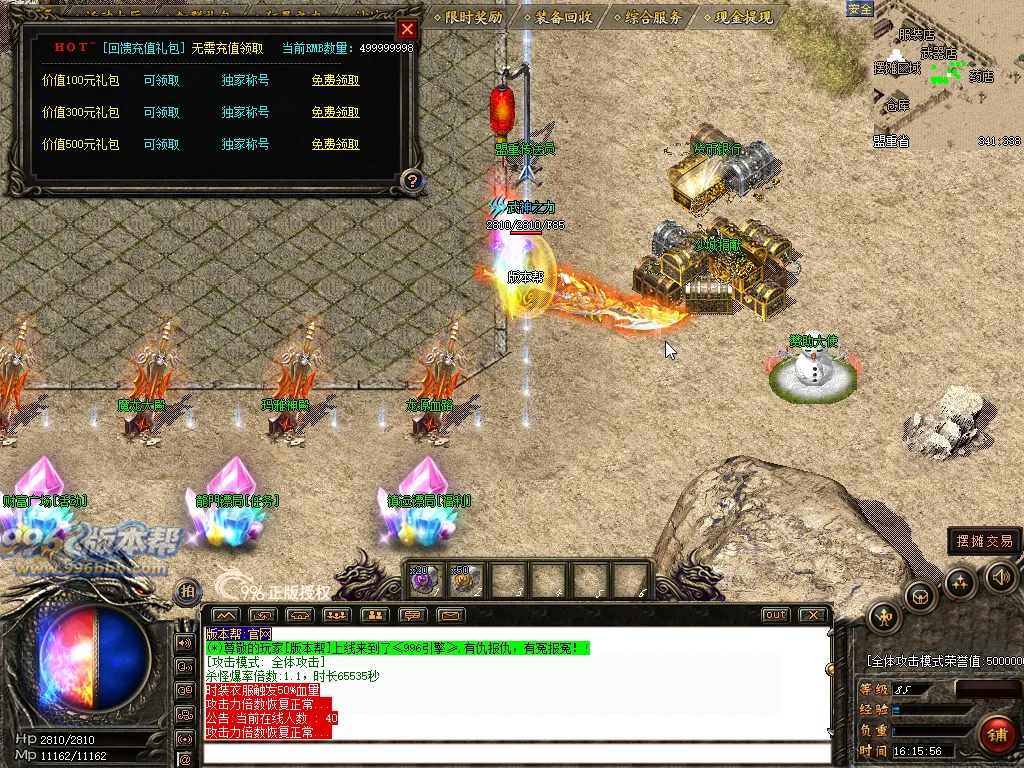Open the gift window question mark help
The width and height of the screenshot is (1024, 768).
tap(411, 180)
